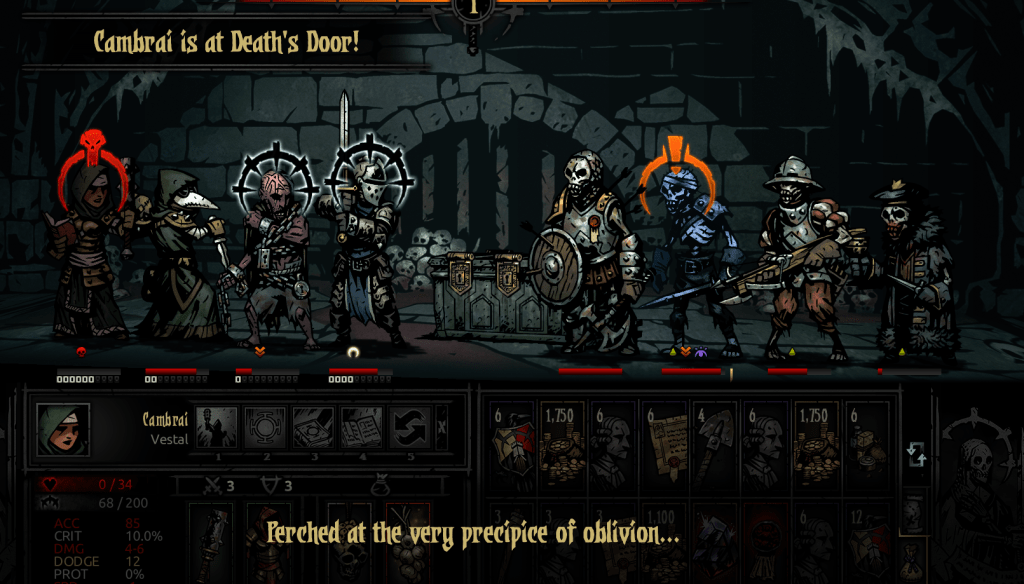Choose the circular light skill icon
The height and width of the screenshot is (584, 1024).
[266, 428]
